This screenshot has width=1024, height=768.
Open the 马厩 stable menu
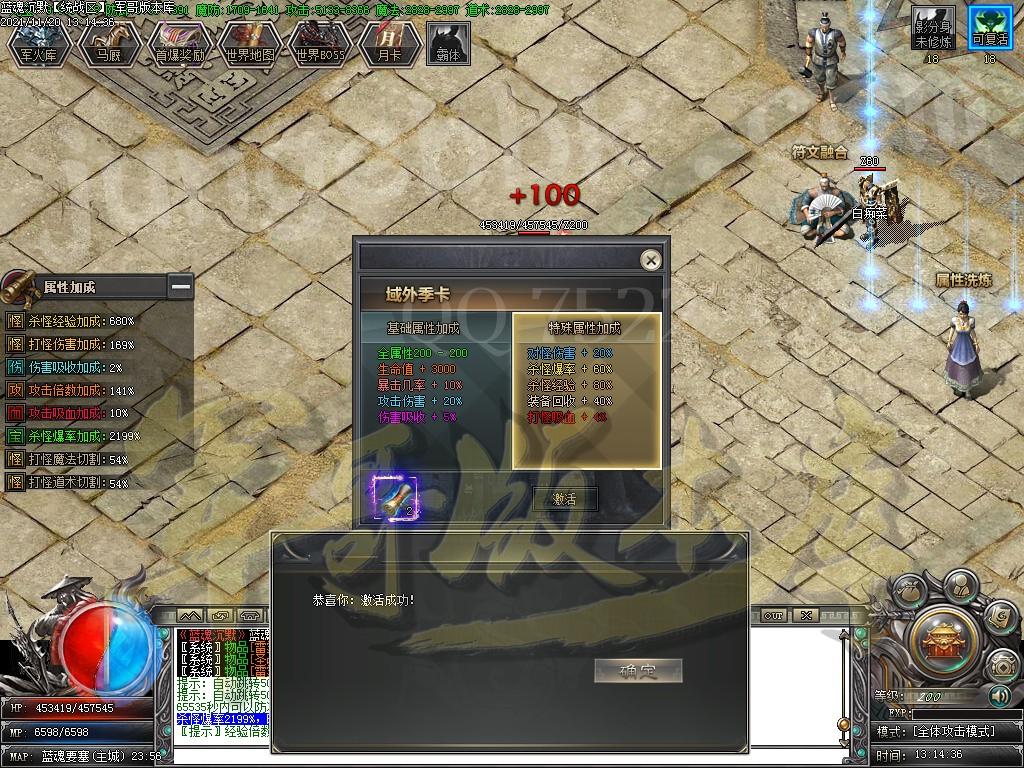coord(110,46)
